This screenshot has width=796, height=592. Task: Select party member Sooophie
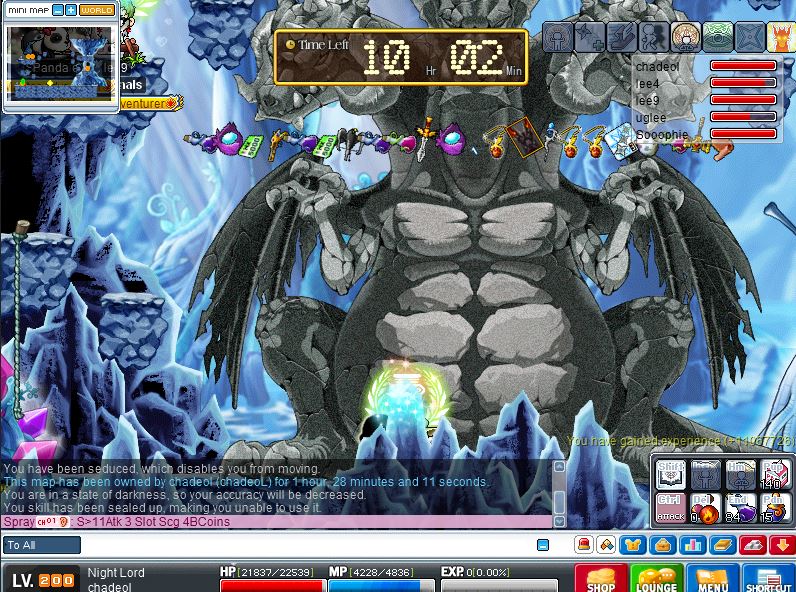(662, 135)
